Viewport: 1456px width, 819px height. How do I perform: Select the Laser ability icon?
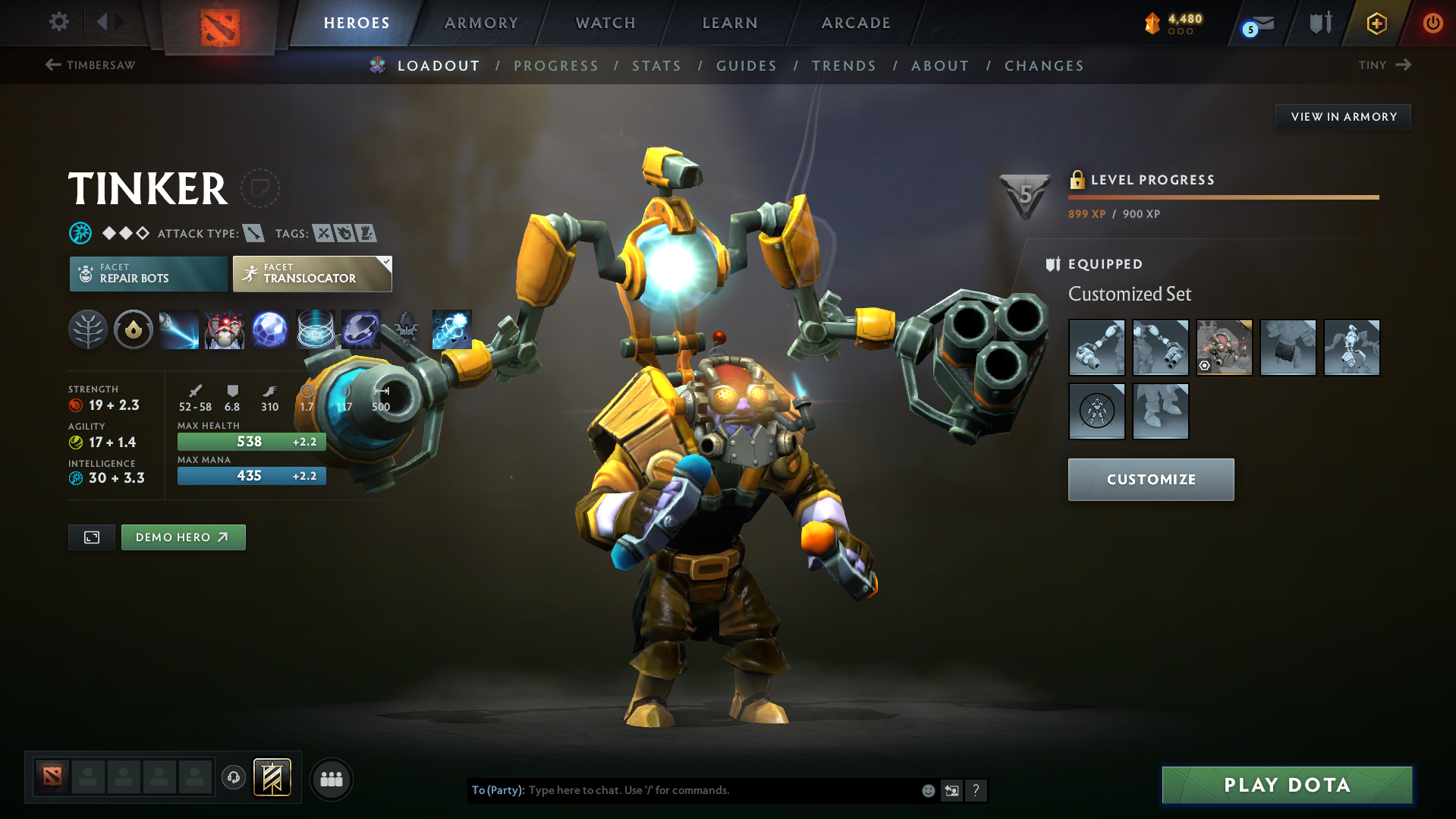pos(179,329)
